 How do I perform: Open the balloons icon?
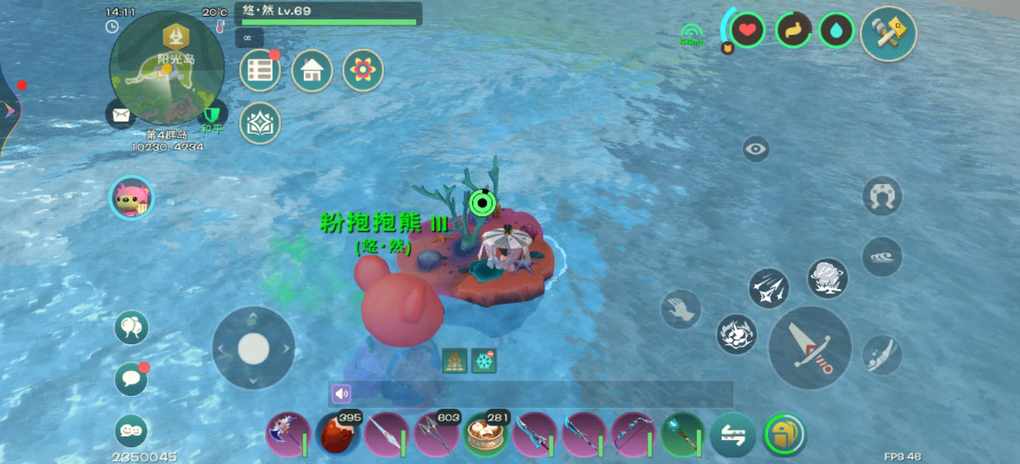(131, 326)
